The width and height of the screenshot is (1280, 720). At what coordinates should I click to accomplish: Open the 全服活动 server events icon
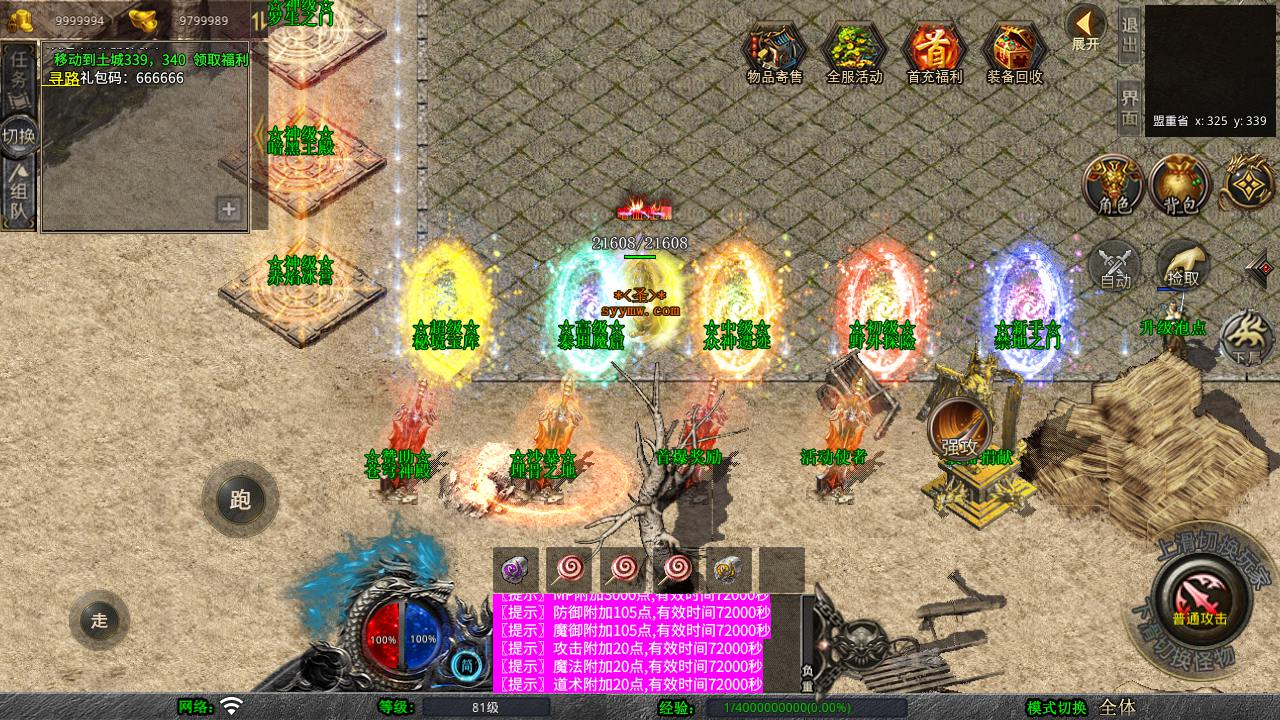click(854, 52)
